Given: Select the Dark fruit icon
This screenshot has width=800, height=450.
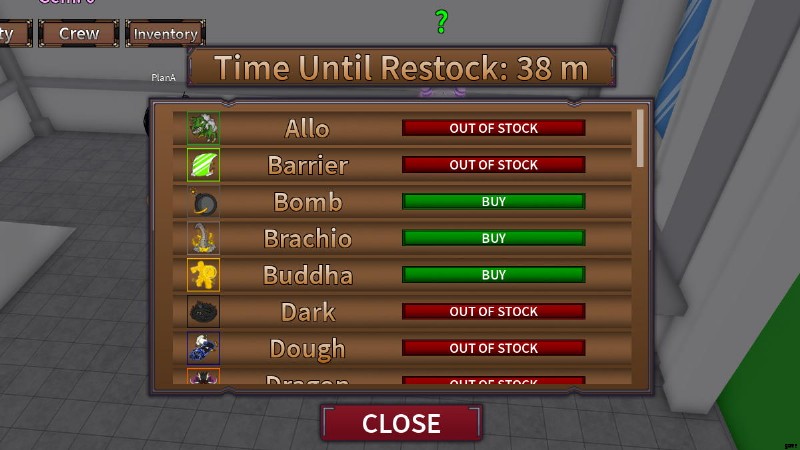Looking at the screenshot, I should (204, 311).
